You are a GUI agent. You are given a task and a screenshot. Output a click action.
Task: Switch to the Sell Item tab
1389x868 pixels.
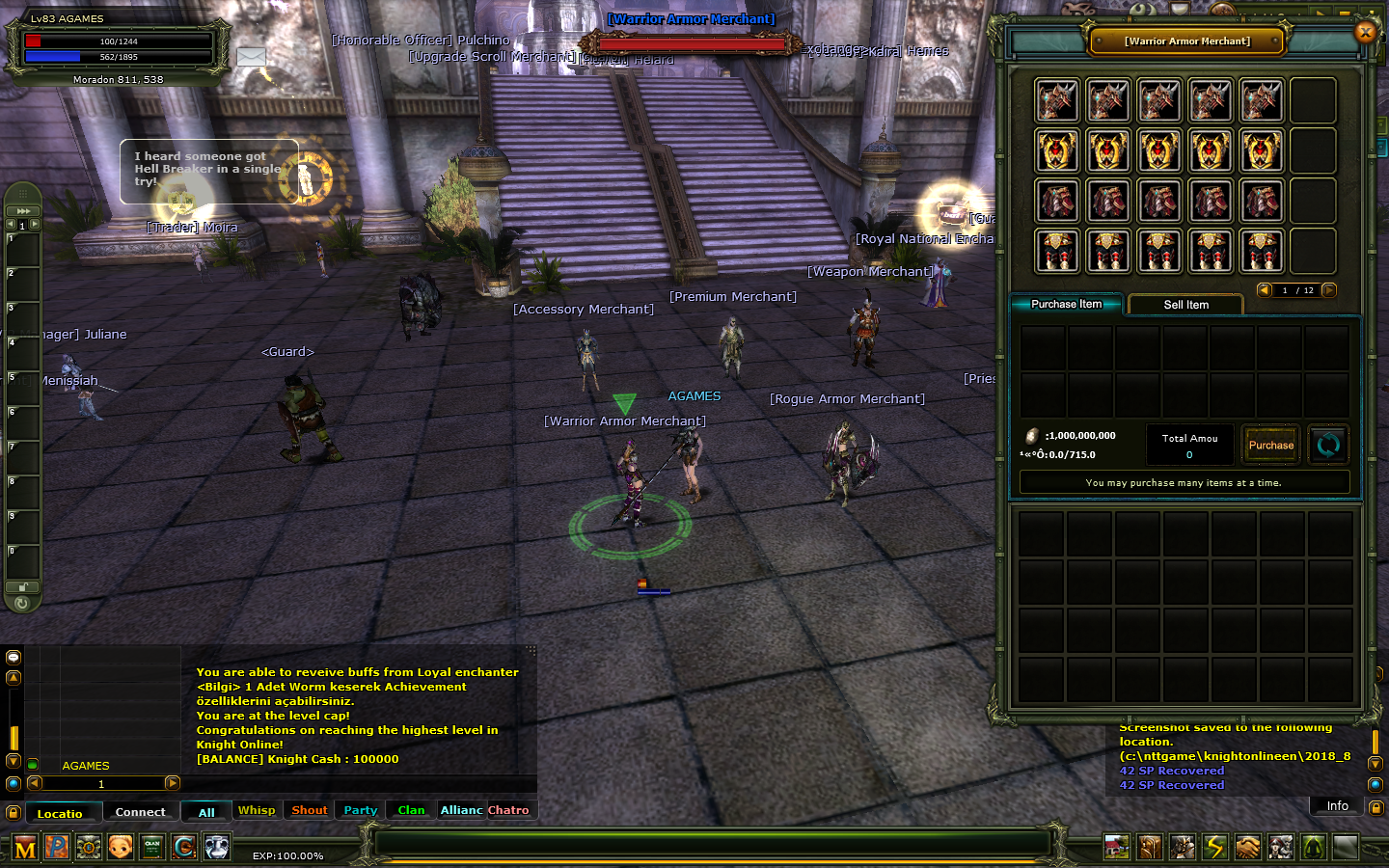tap(1185, 305)
